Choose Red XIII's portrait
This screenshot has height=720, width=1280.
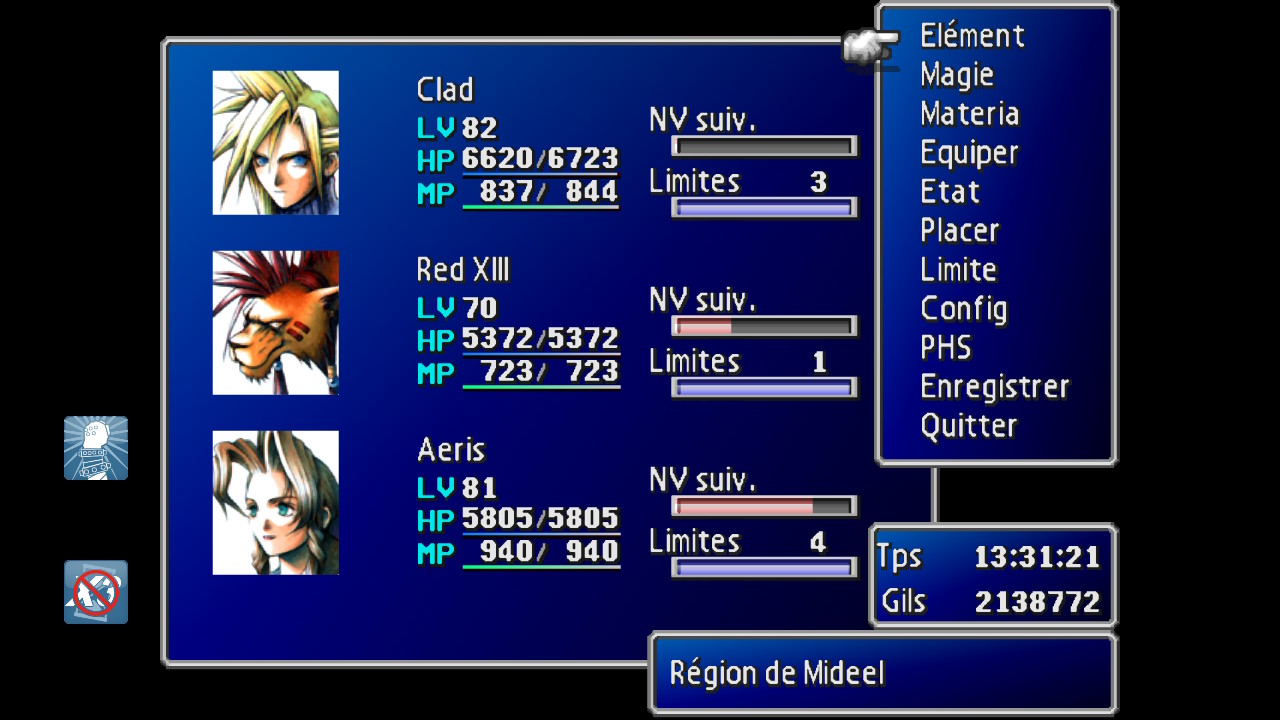click(276, 323)
